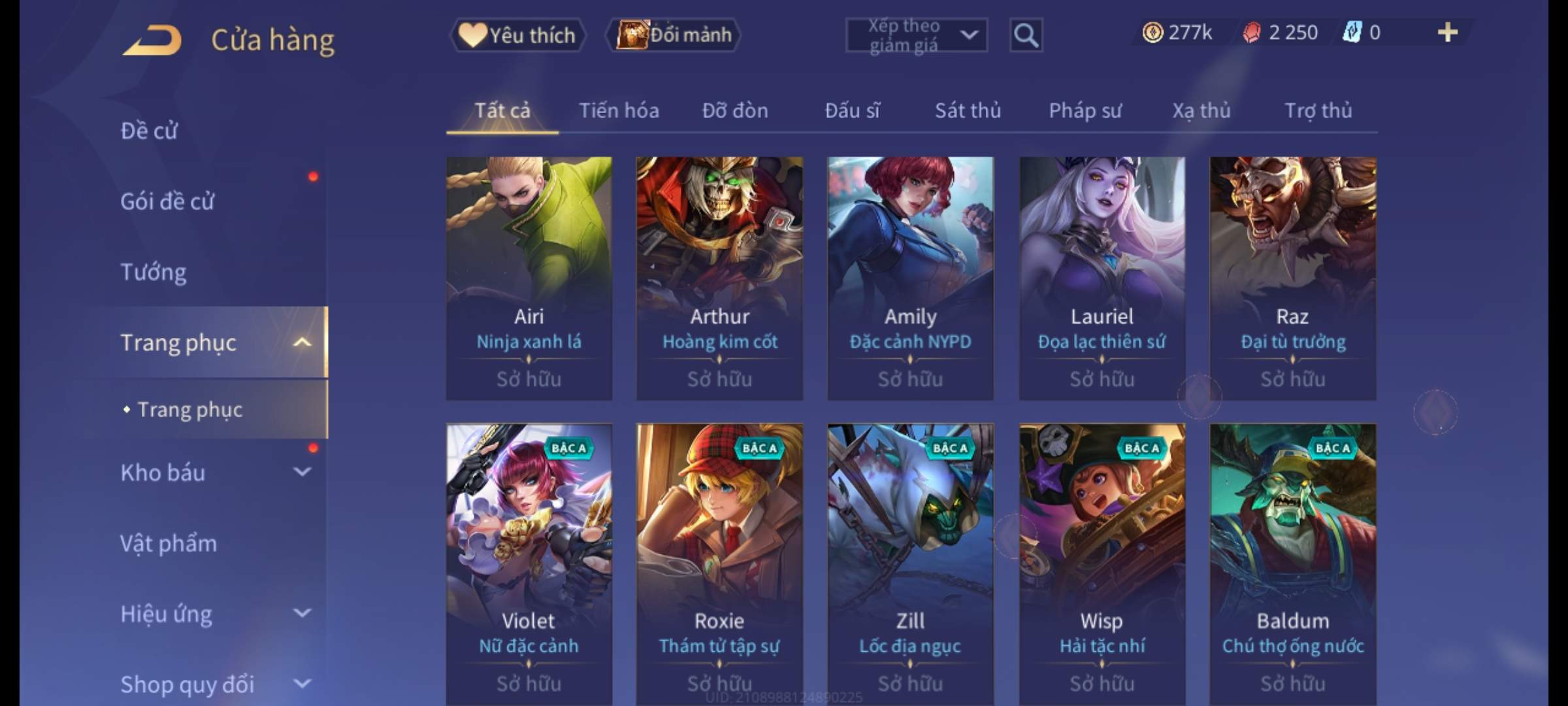Image resolution: width=1568 pixels, height=706 pixels.
Task: Go back using the return arrow
Action: (x=152, y=41)
